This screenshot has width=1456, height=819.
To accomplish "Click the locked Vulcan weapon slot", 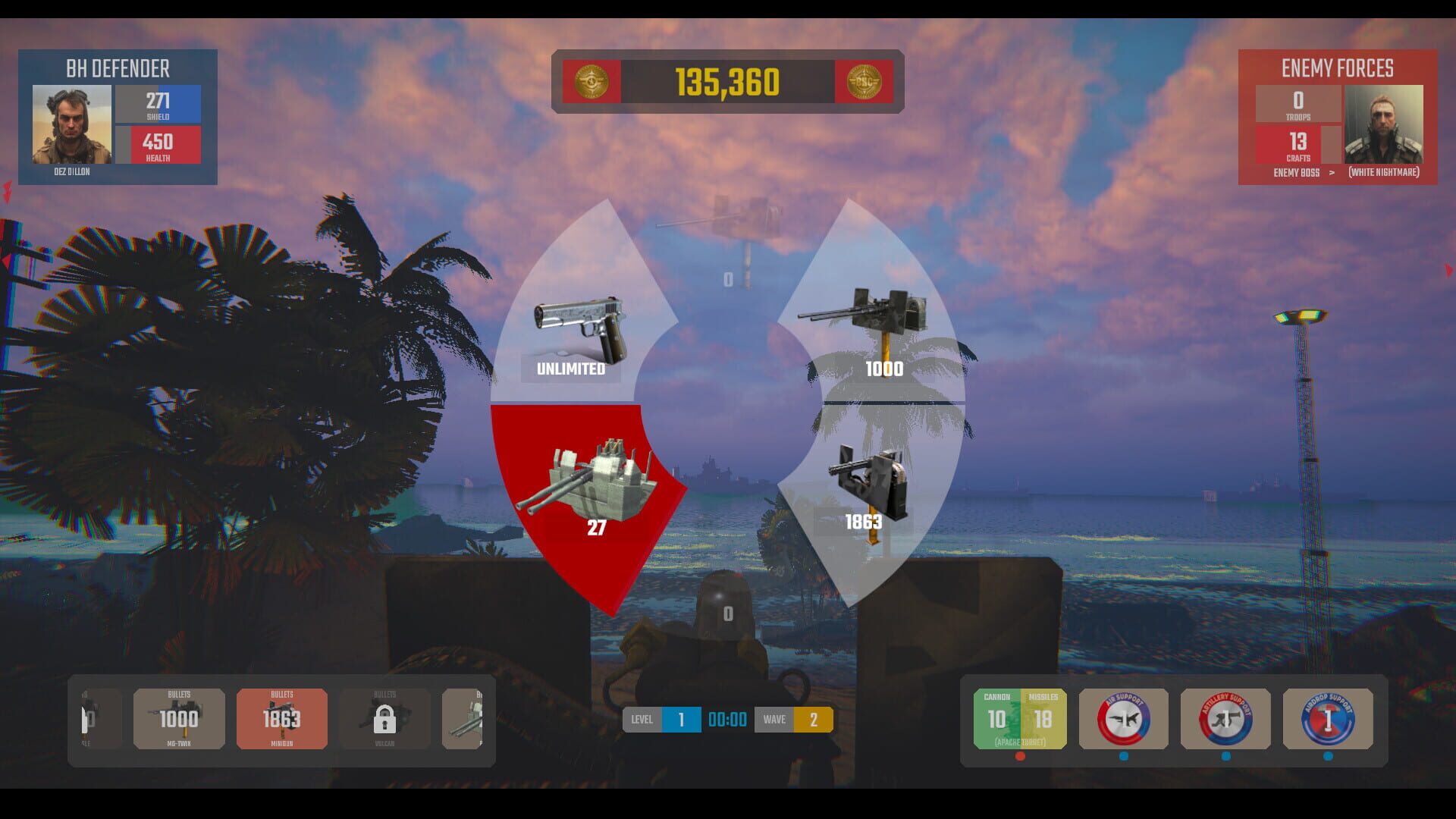I will (x=384, y=719).
